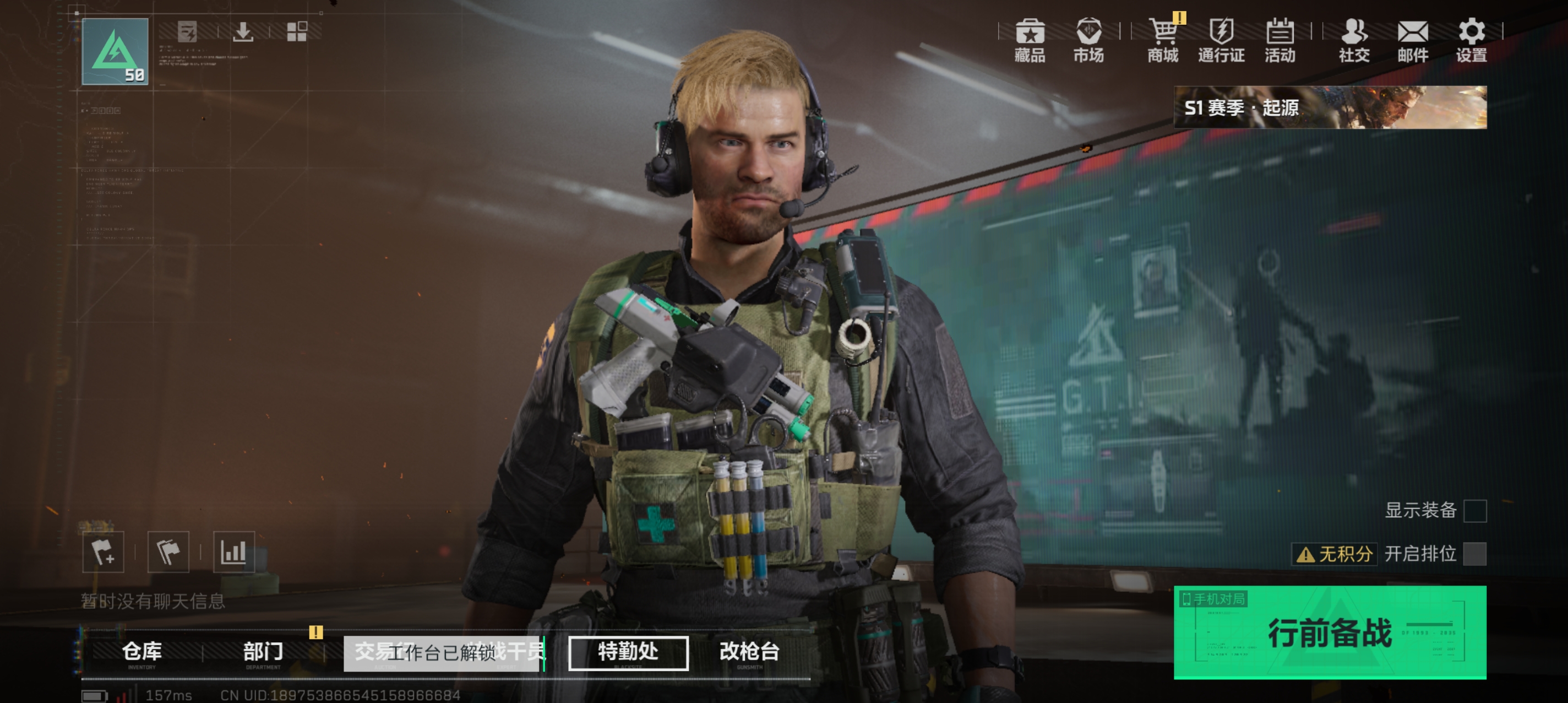Go to the 市场 market

1088,40
